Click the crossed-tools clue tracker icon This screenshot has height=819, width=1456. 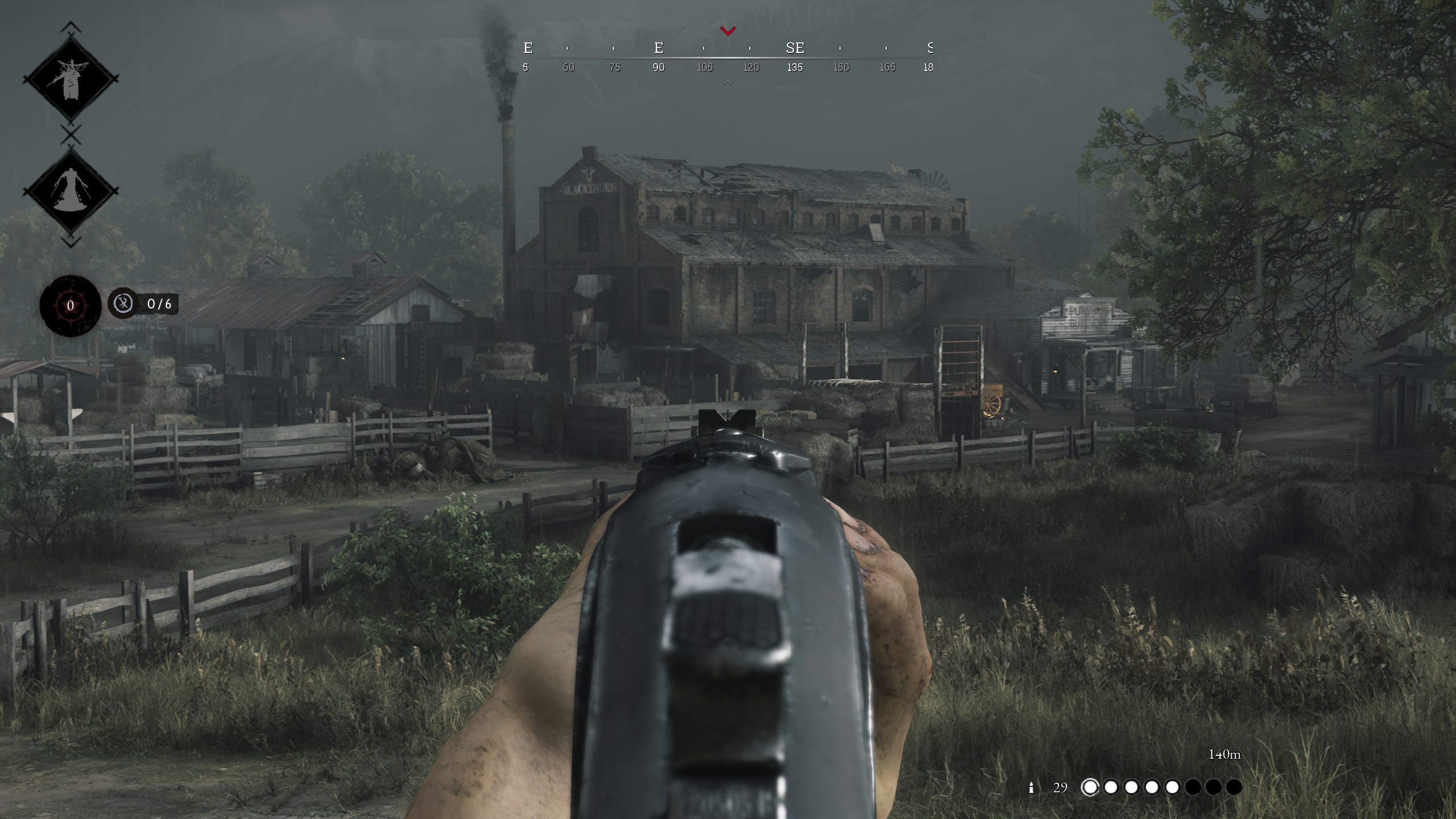123,304
